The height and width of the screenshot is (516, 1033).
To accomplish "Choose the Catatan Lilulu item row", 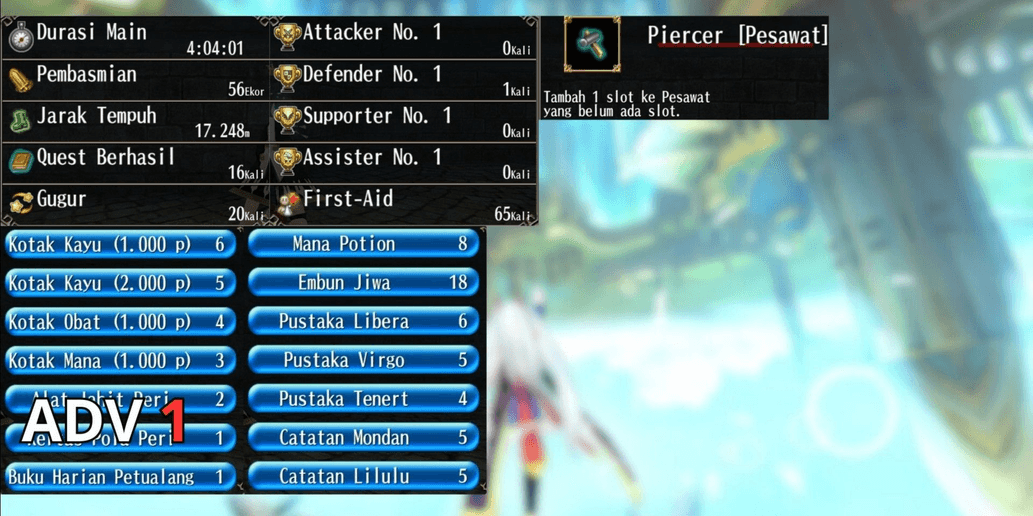I will click(x=364, y=477).
